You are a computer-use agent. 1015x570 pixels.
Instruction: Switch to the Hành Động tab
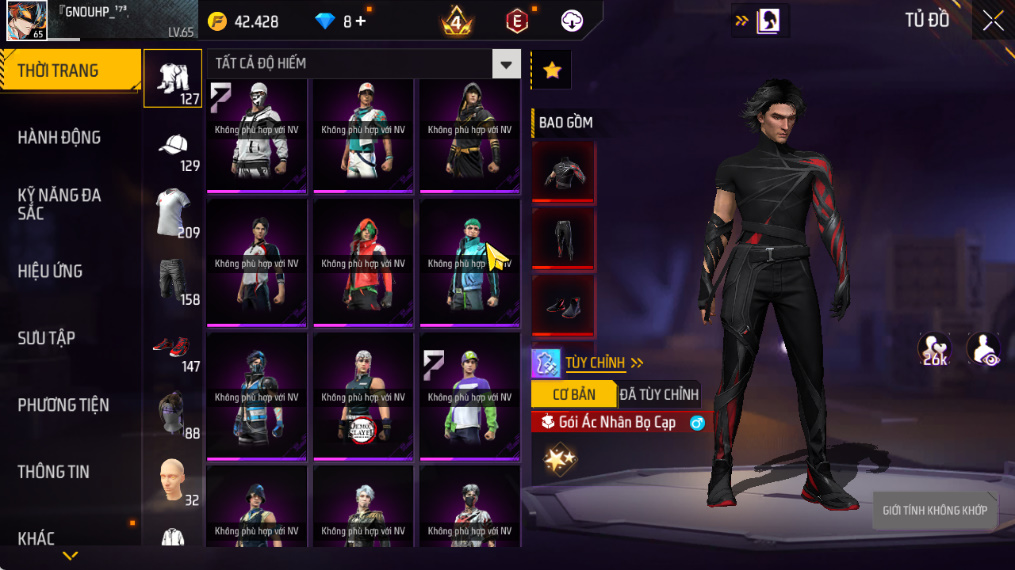tap(60, 137)
